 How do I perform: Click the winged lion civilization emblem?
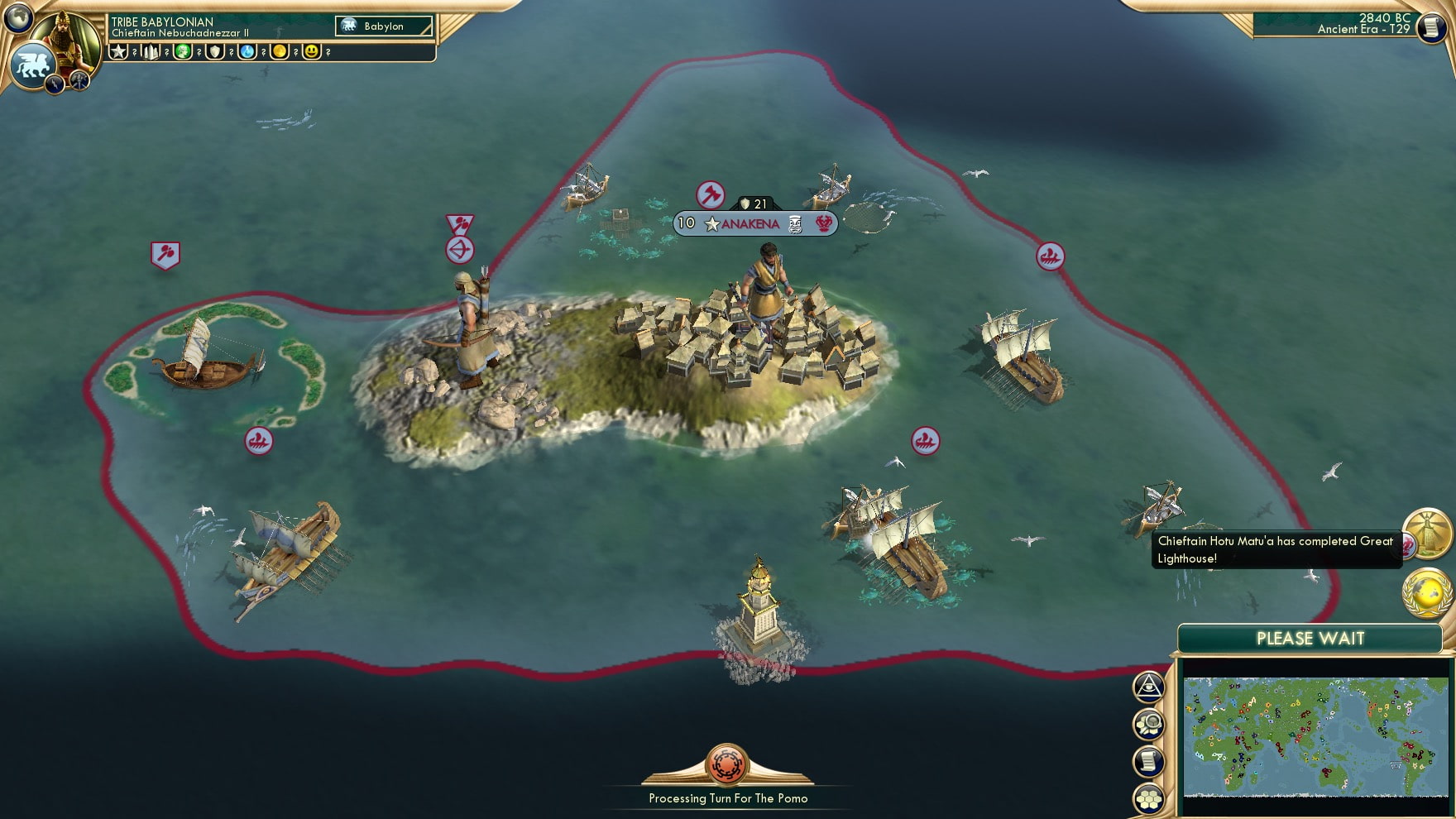point(31,65)
